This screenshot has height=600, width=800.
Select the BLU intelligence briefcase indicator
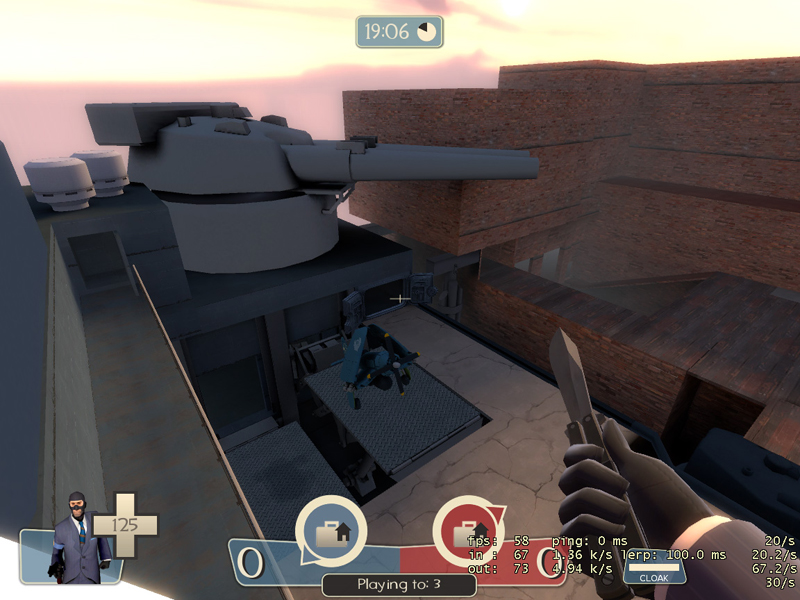(331, 532)
